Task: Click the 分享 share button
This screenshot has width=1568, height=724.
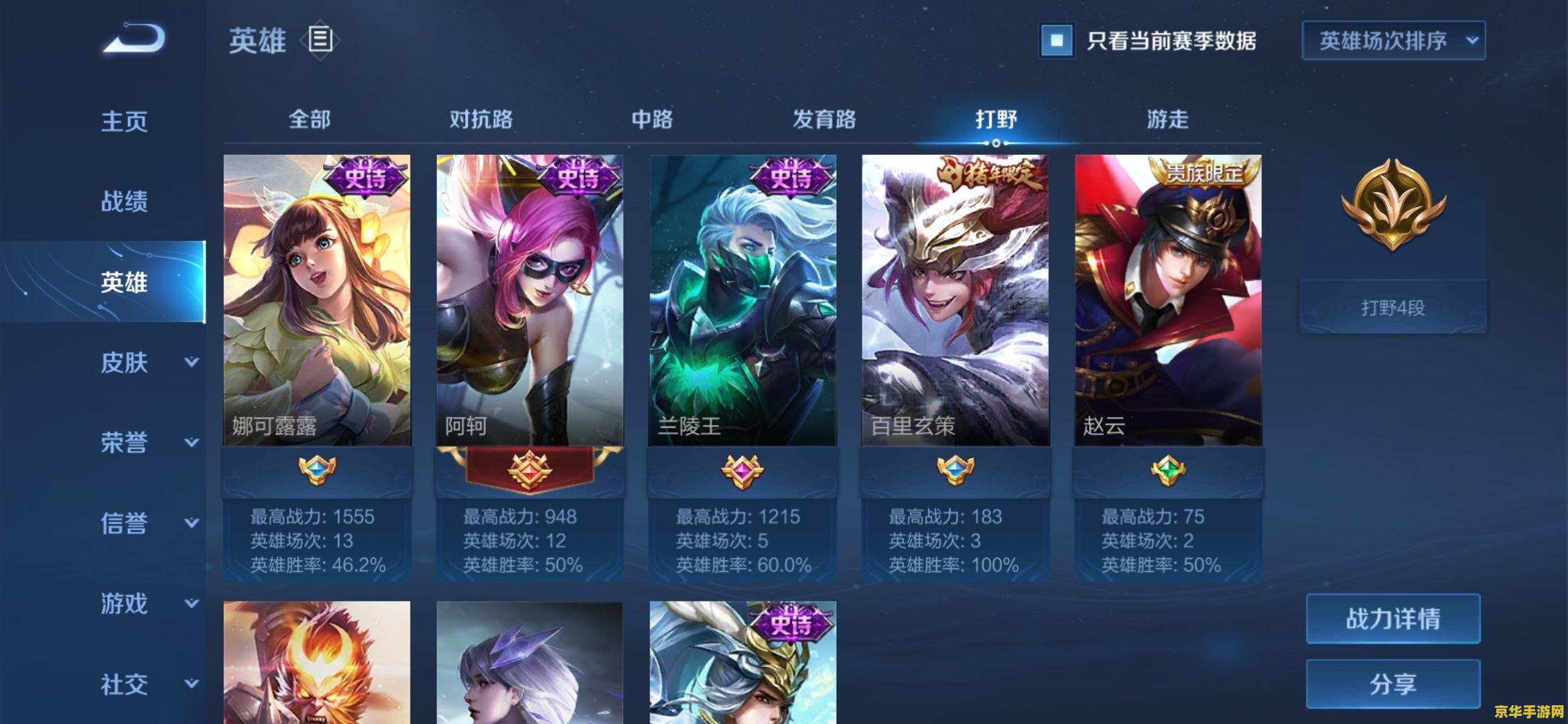Action: pos(1393,684)
